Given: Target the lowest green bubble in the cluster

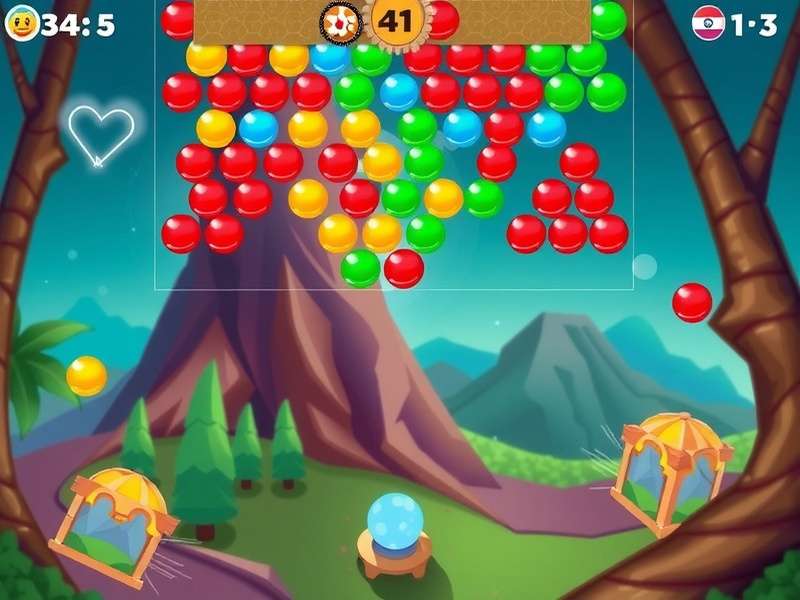Looking at the screenshot, I should [360, 268].
